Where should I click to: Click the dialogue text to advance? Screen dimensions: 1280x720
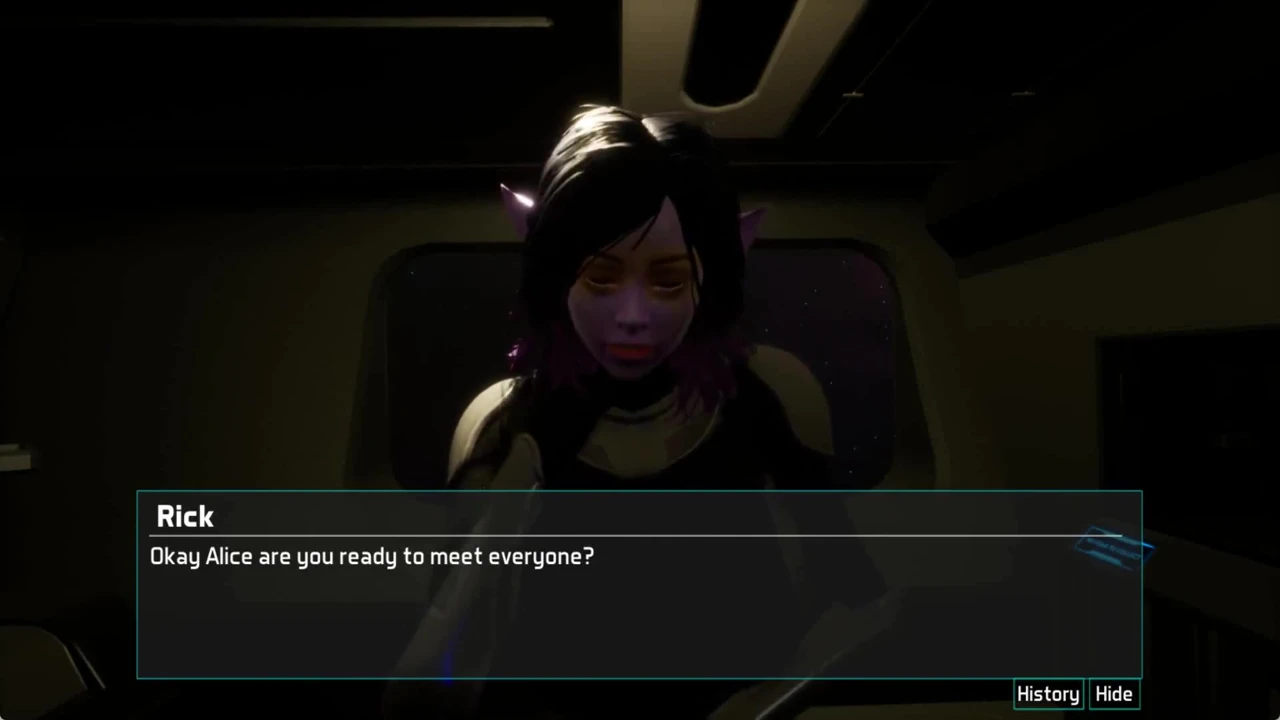(x=371, y=557)
